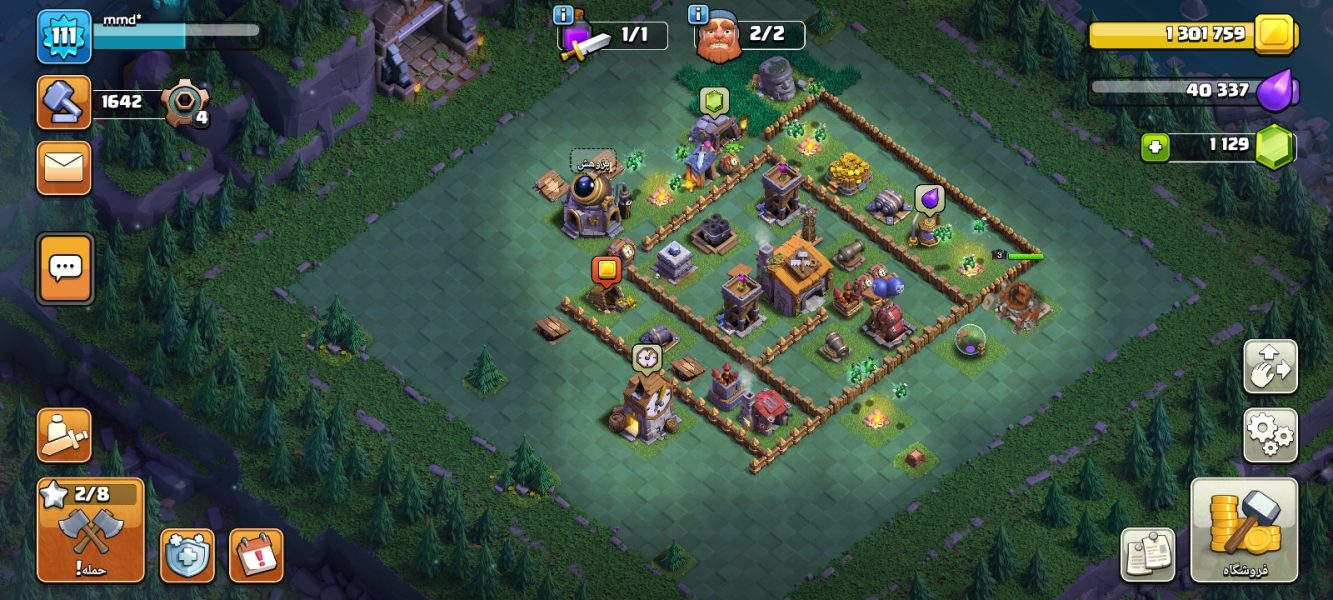Open the army training menu

[x=64, y=434]
